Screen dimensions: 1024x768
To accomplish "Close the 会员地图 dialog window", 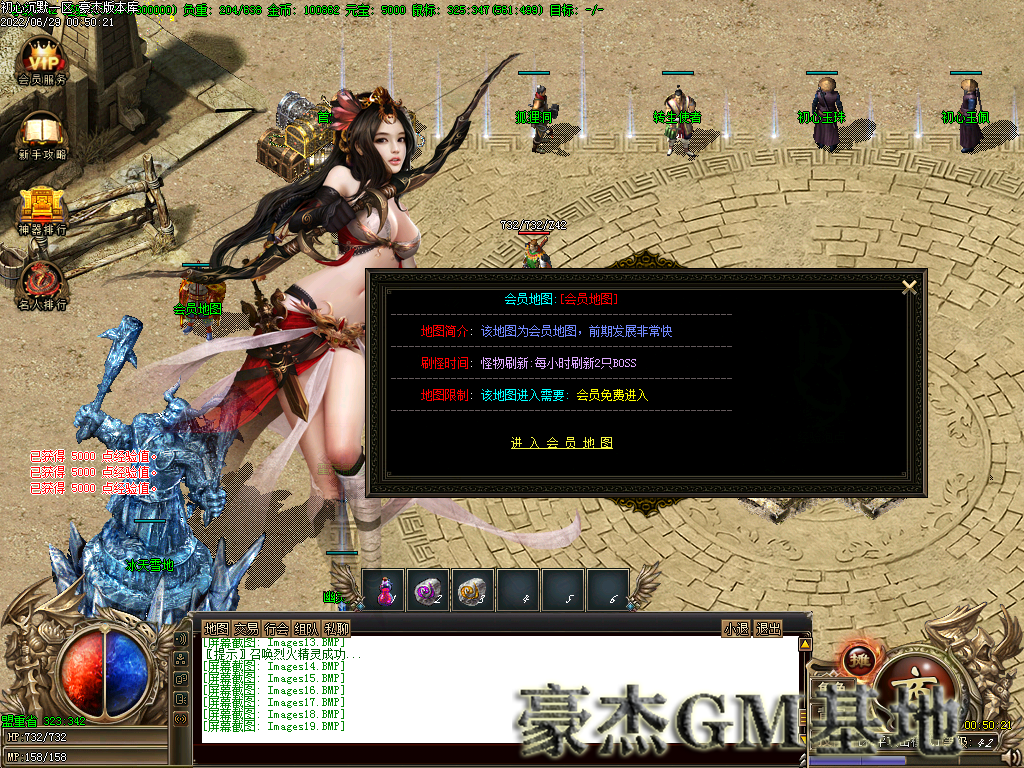I will (909, 287).
